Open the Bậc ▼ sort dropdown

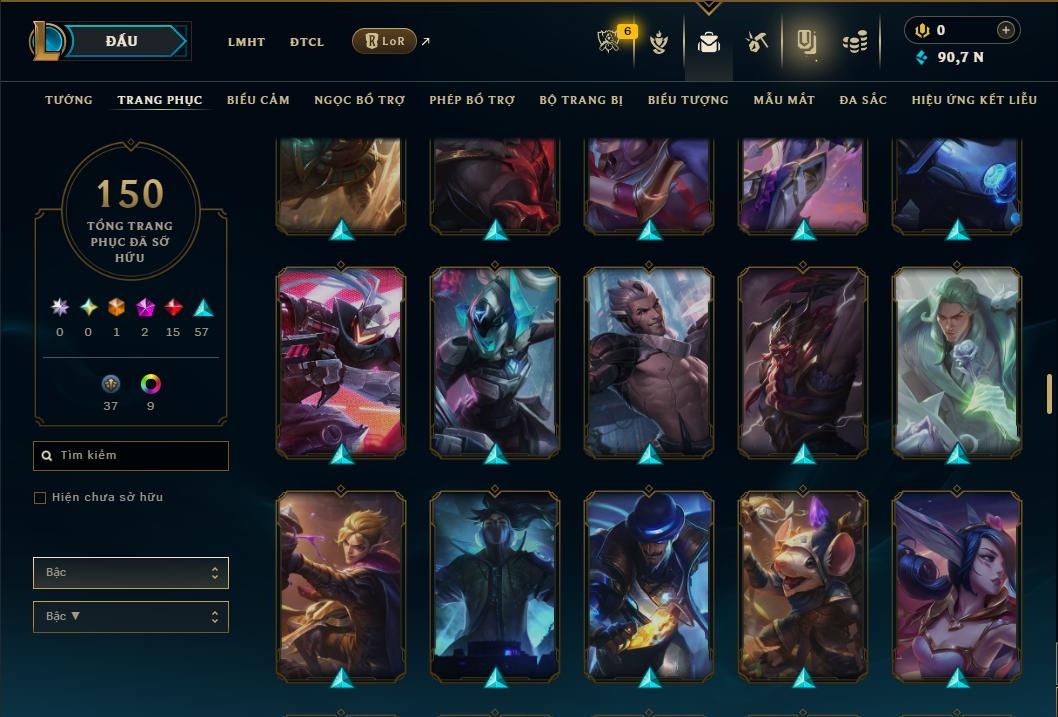131,617
